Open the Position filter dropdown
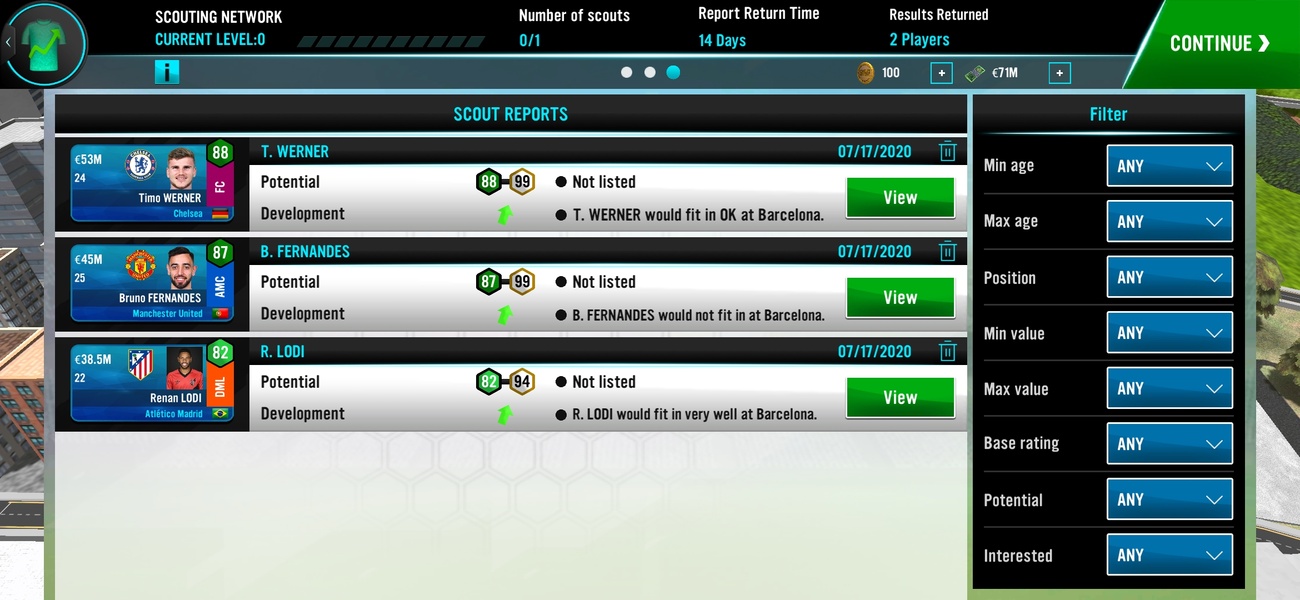The height and width of the screenshot is (600, 1300). coord(1169,277)
